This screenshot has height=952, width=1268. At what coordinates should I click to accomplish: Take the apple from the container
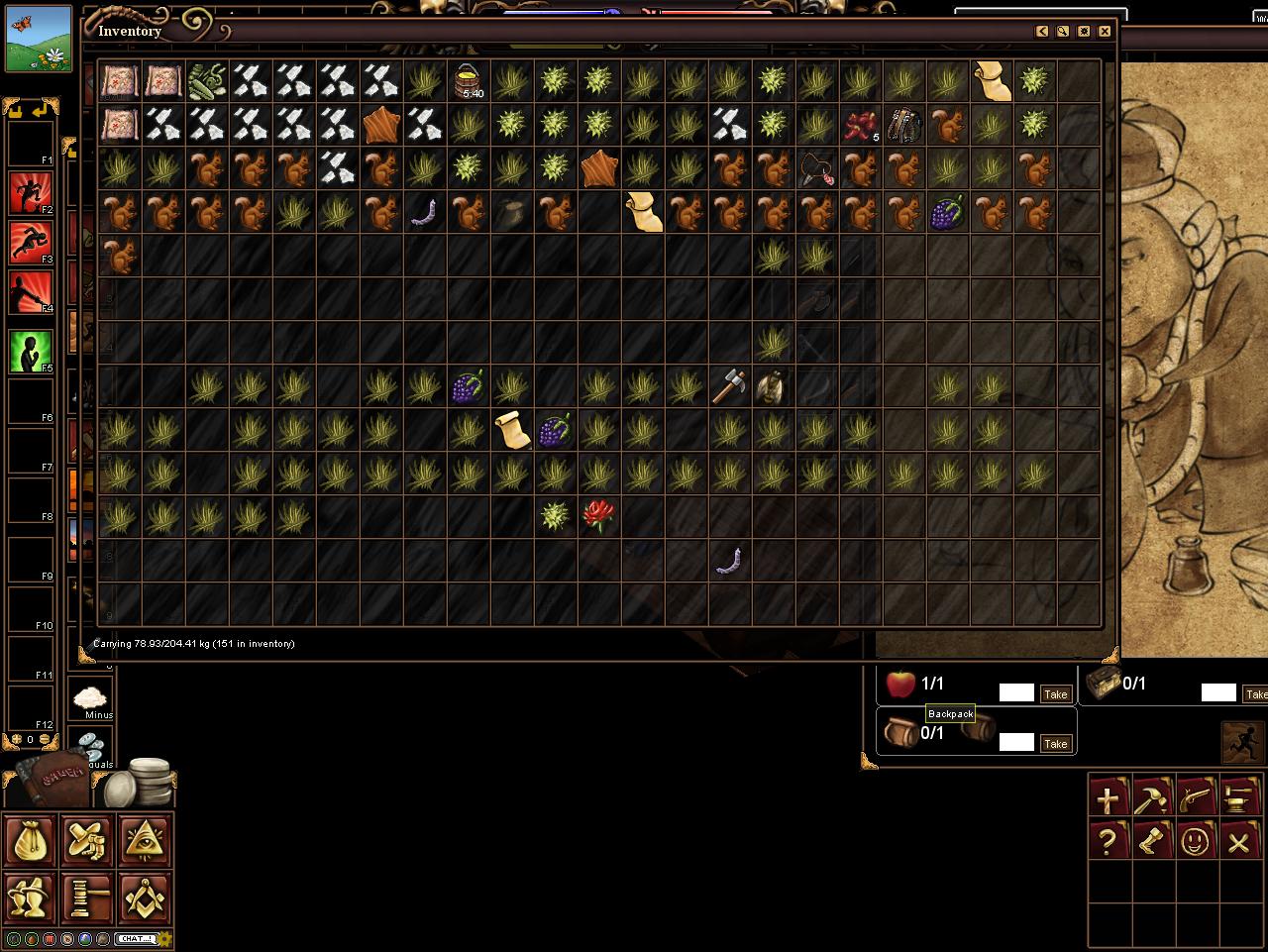coord(1055,694)
